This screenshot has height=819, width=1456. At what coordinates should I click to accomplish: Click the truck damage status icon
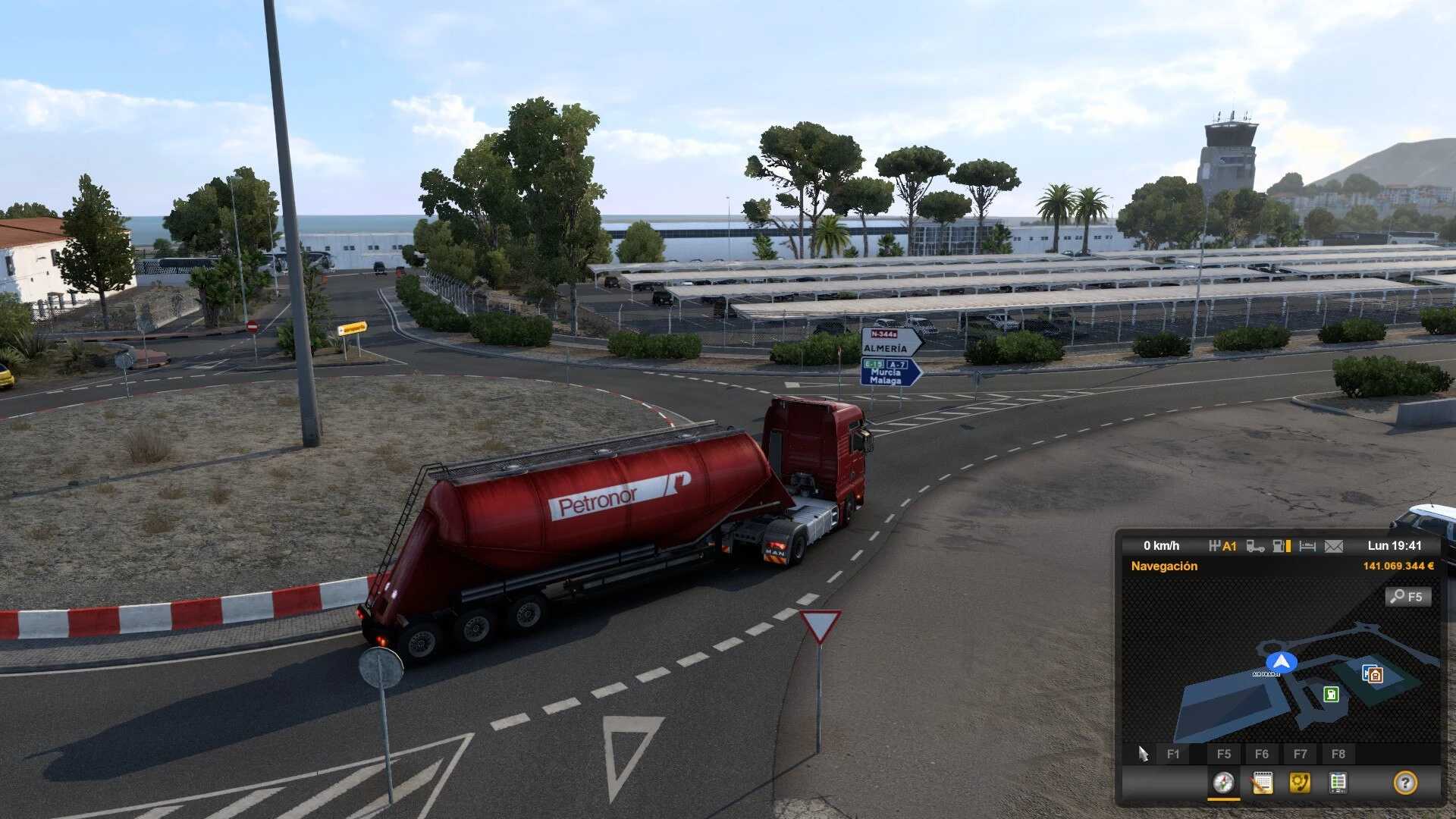tap(1255, 546)
